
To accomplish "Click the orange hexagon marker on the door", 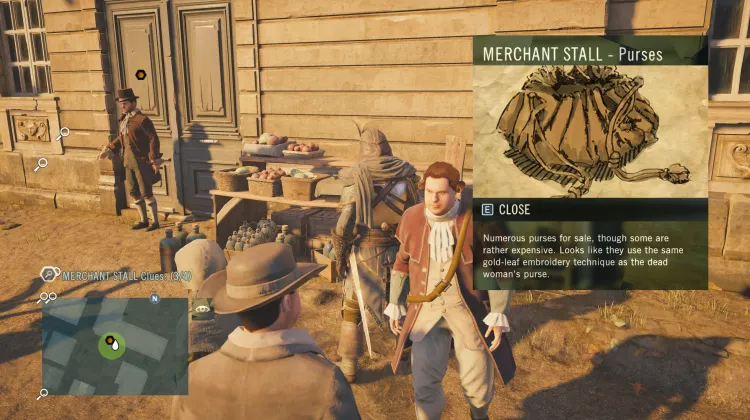I will (x=140, y=74).
